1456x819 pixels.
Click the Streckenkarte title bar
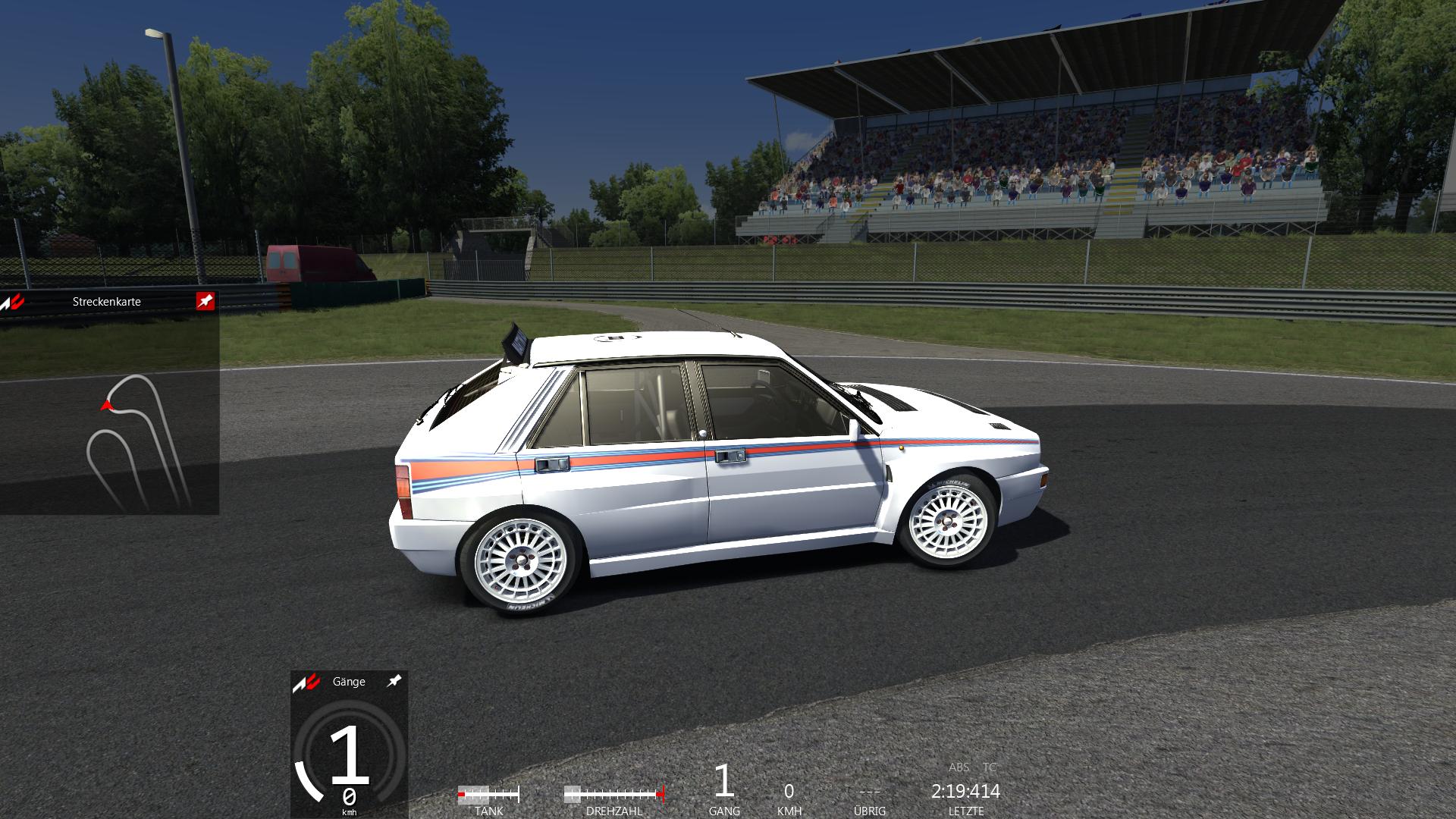coord(107,301)
